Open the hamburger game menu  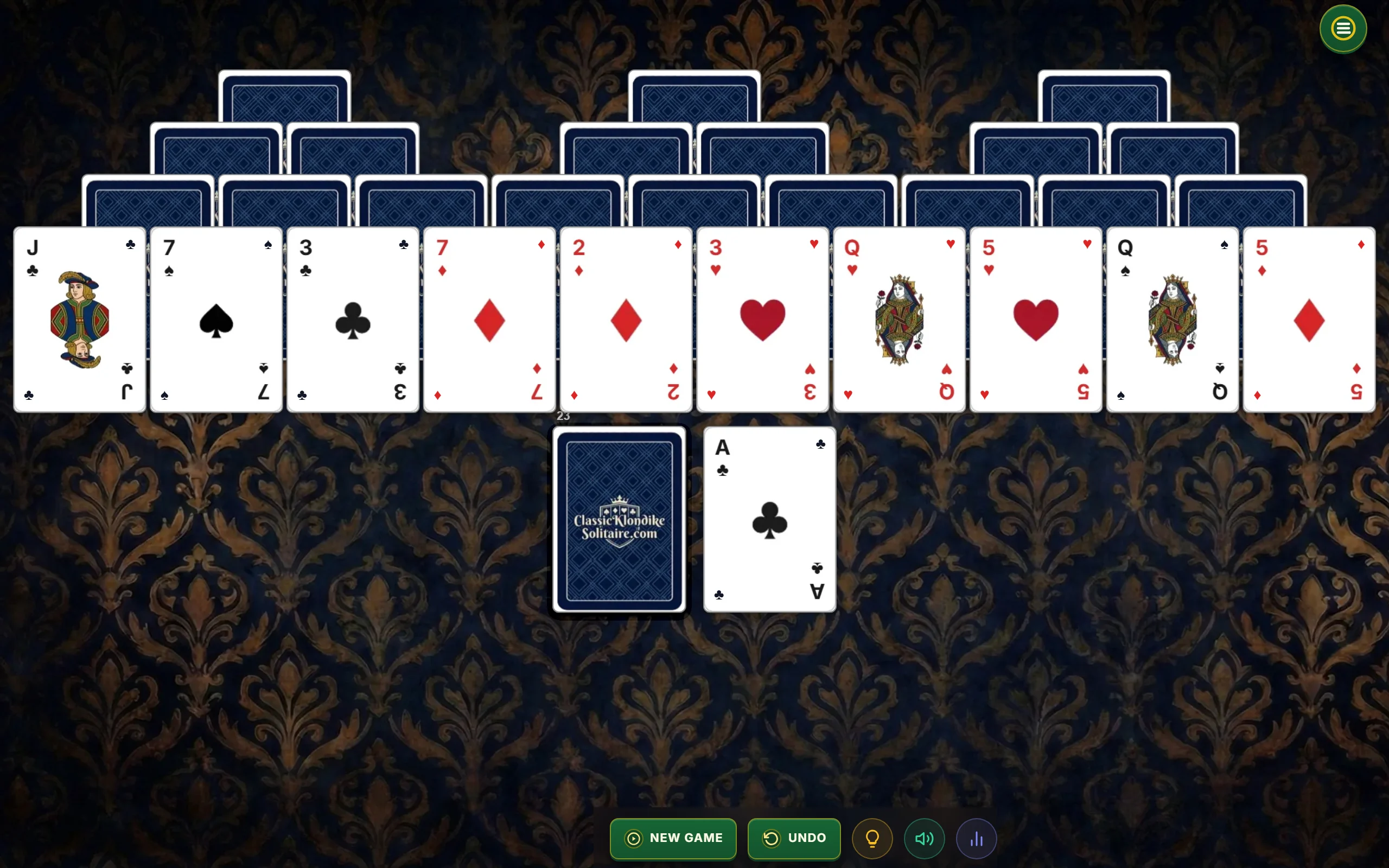tap(1342, 28)
